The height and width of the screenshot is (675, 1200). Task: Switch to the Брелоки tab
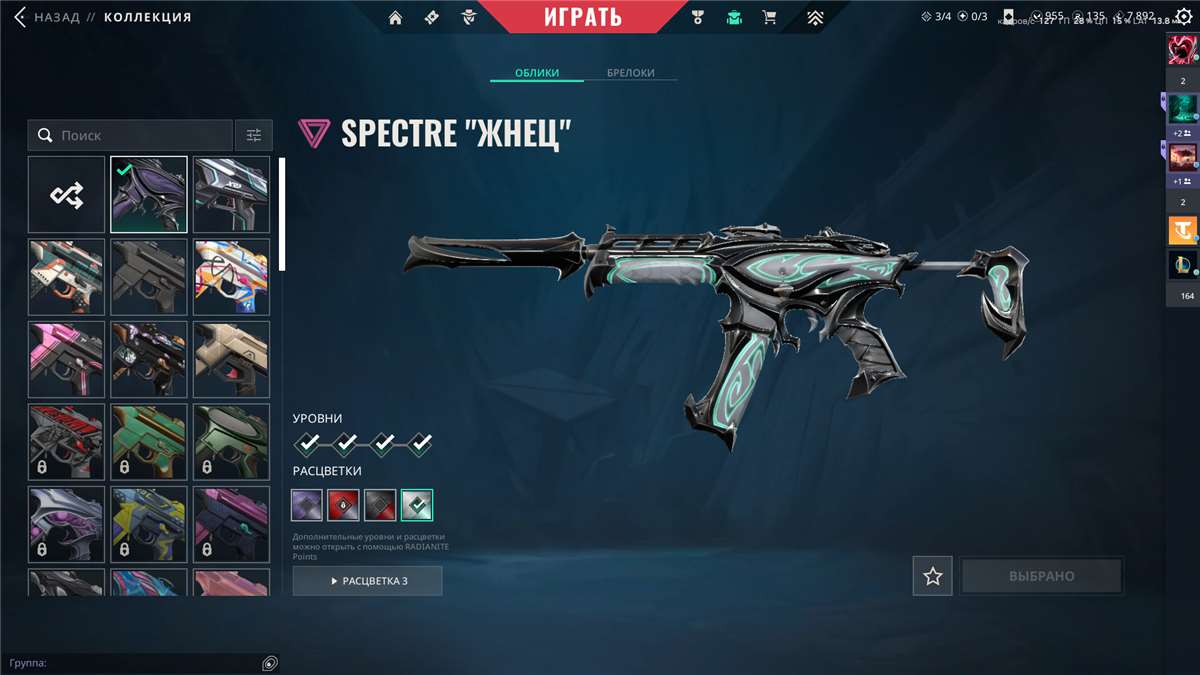coord(630,73)
